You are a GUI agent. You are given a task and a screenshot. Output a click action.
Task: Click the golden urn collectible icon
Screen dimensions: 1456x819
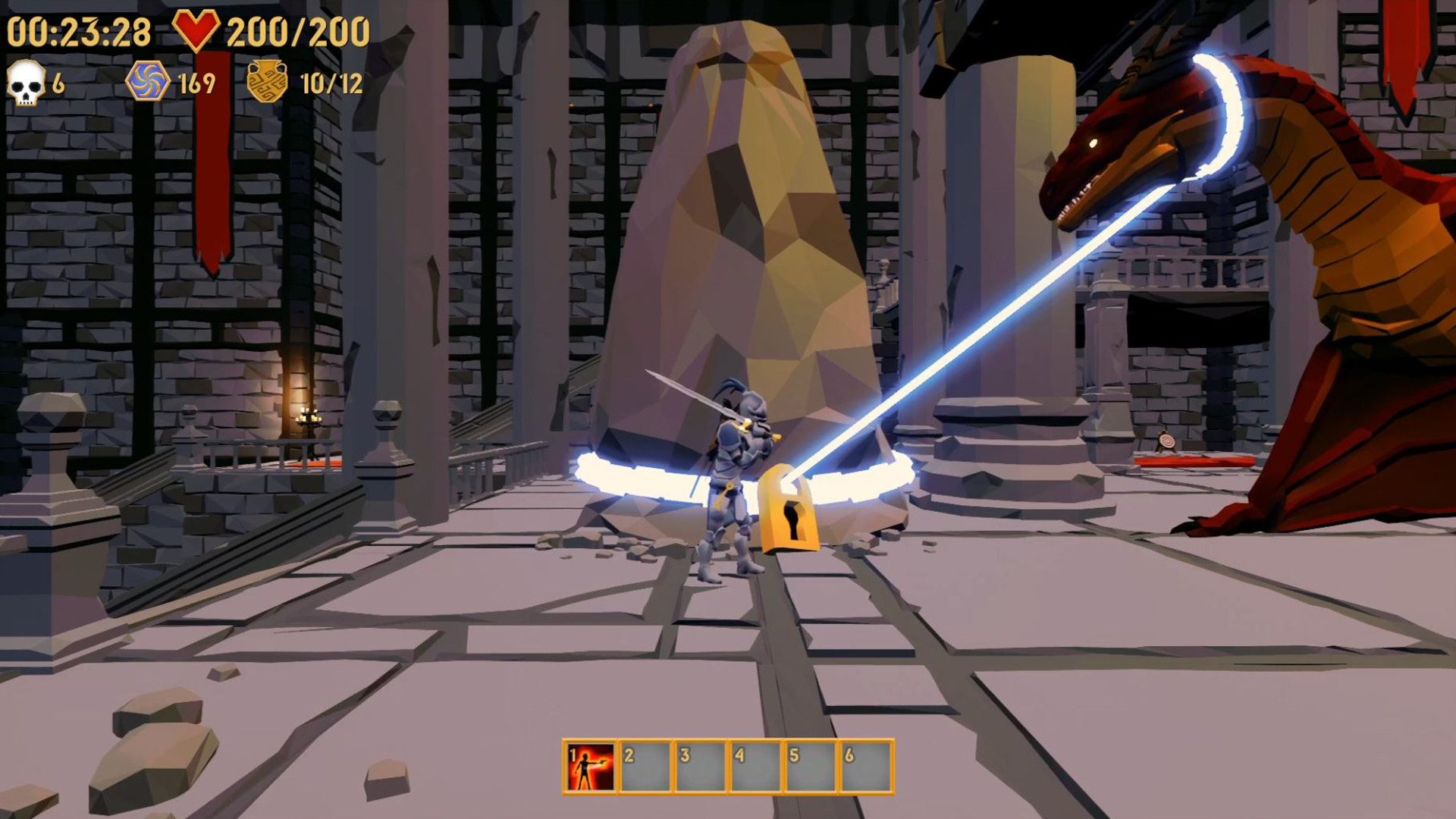(x=267, y=80)
